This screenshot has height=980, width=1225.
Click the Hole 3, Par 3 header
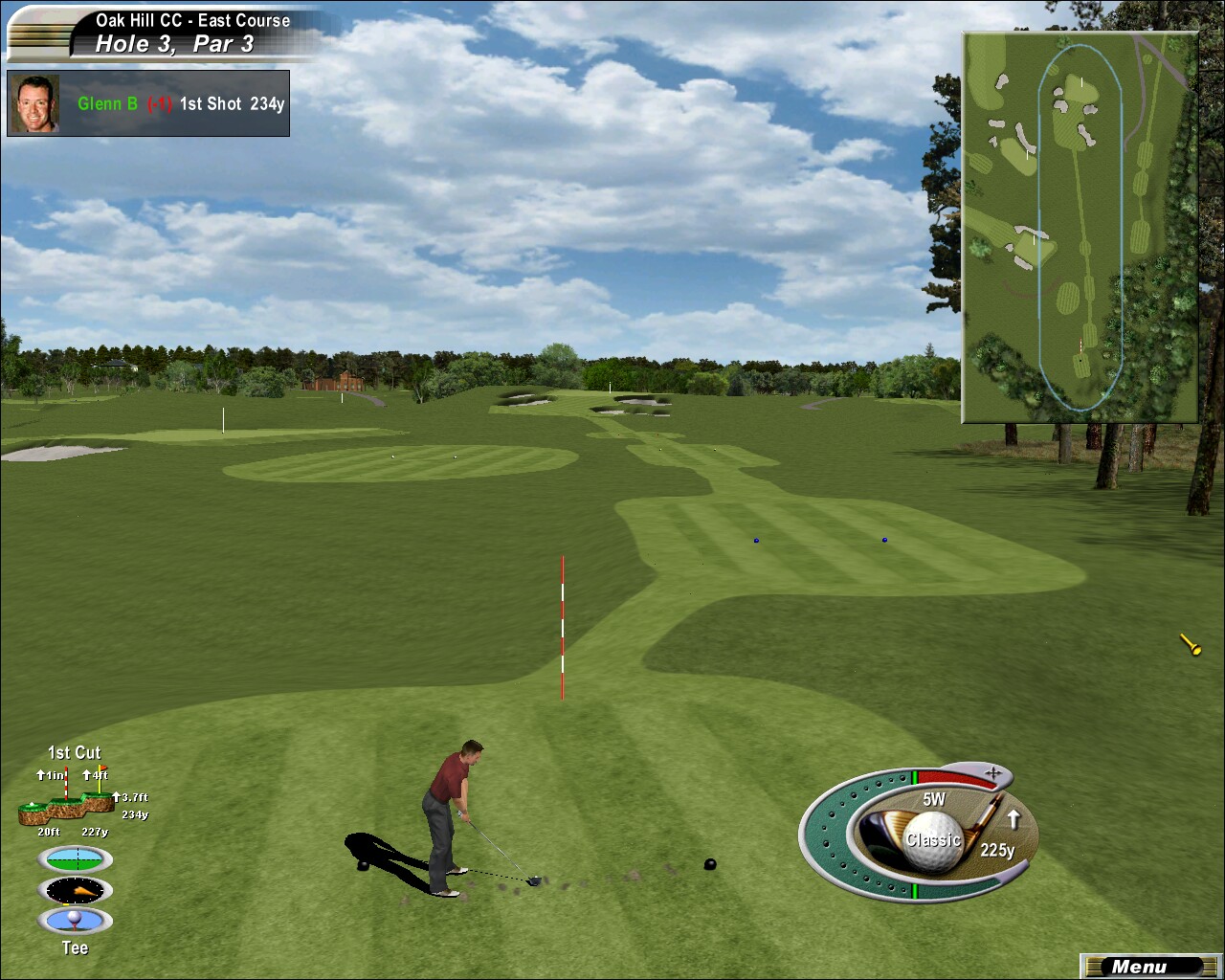tap(174, 44)
